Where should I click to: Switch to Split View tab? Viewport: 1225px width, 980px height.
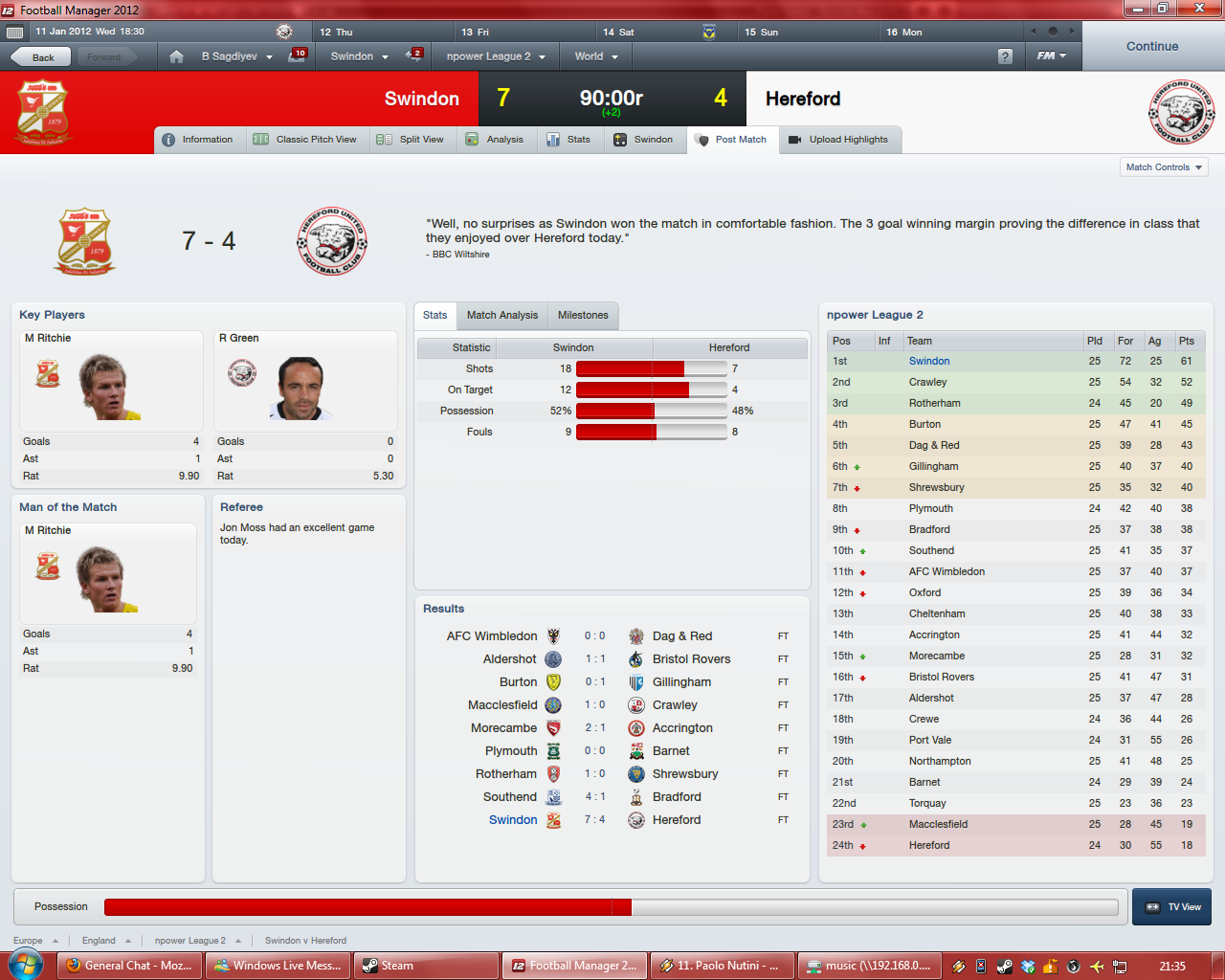pyautogui.click(x=411, y=140)
